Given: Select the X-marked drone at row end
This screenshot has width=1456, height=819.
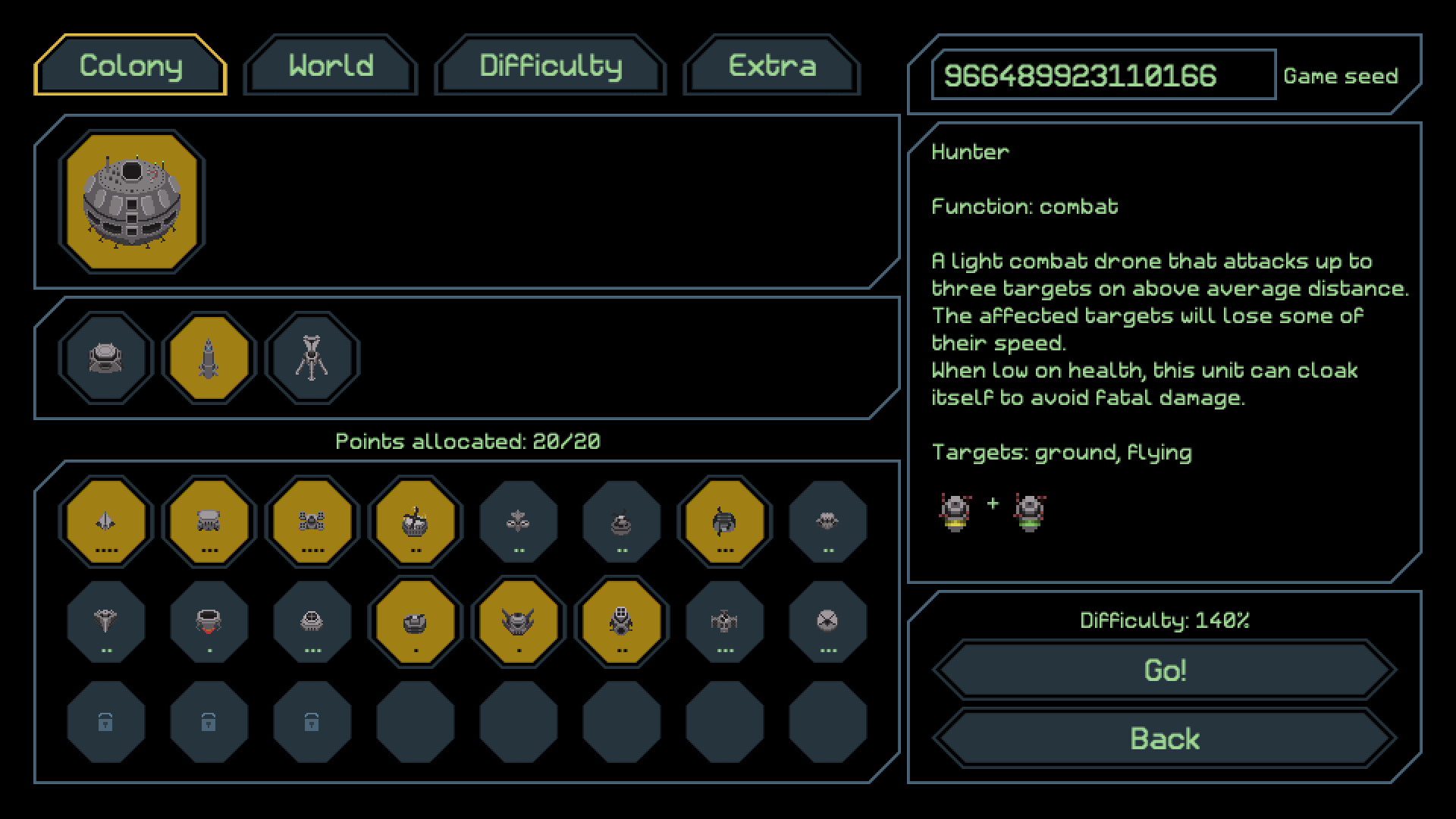Looking at the screenshot, I should (827, 623).
